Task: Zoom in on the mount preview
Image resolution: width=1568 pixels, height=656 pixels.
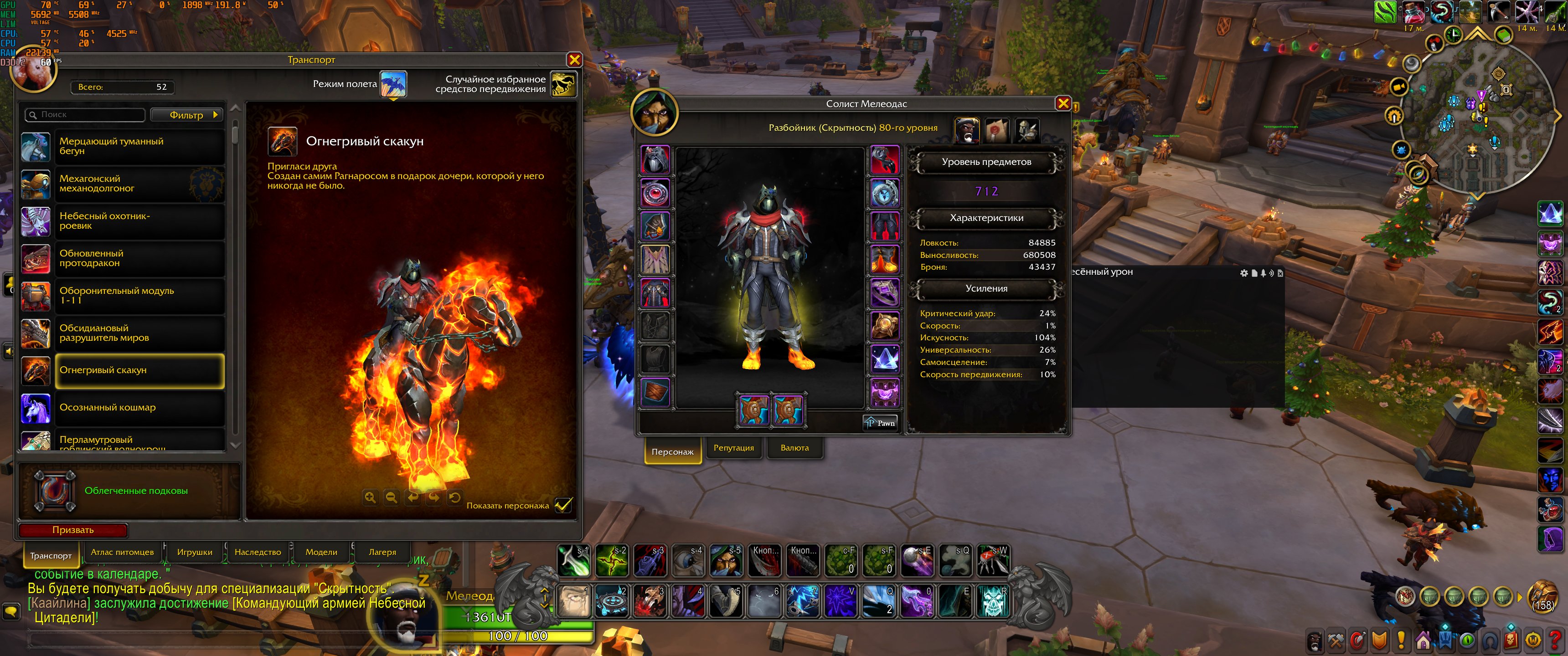Action: [x=370, y=497]
